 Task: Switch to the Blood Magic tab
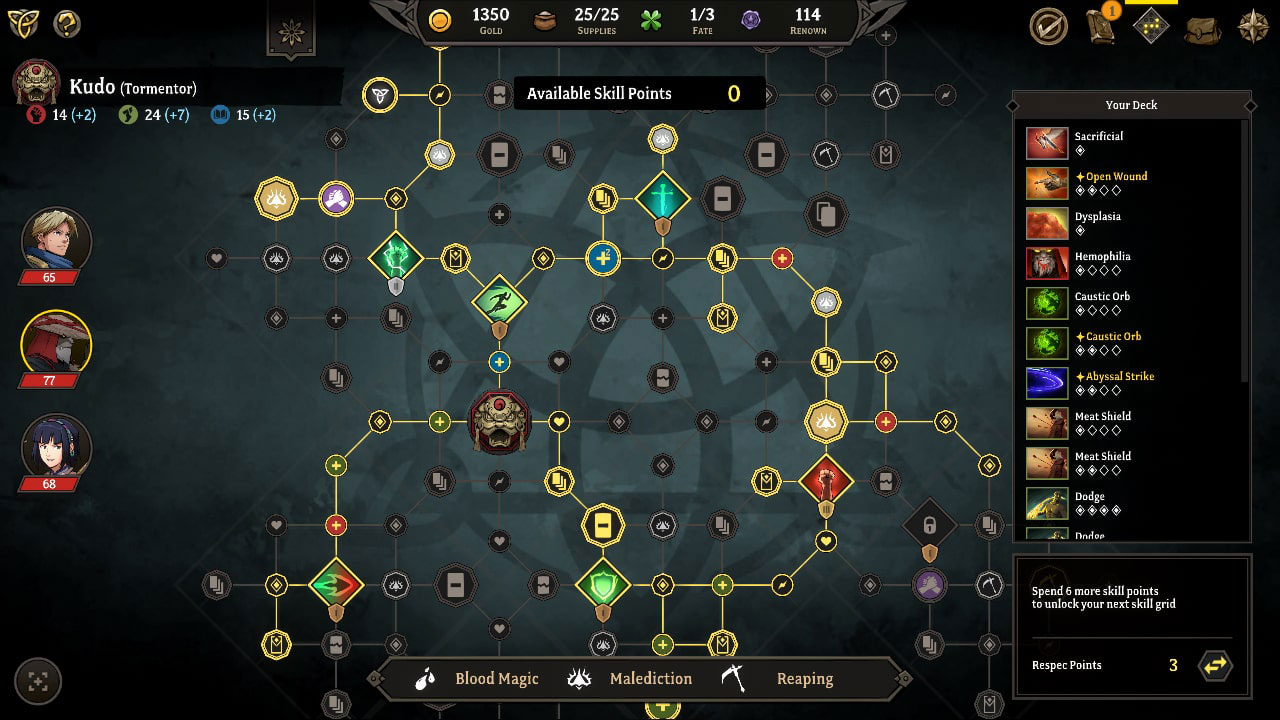tap(497, 678)
